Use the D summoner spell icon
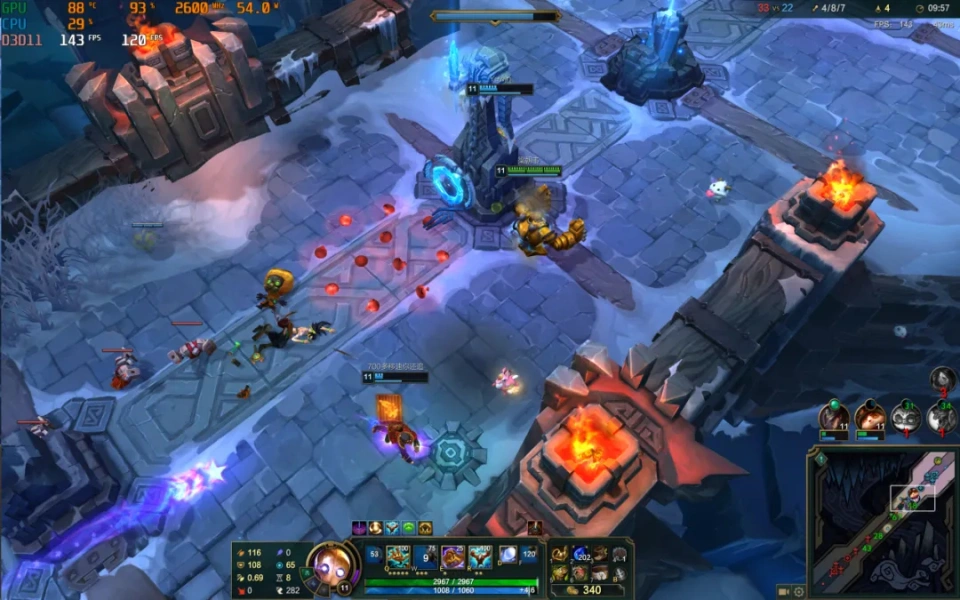960x600 pixels. point(508,554)
